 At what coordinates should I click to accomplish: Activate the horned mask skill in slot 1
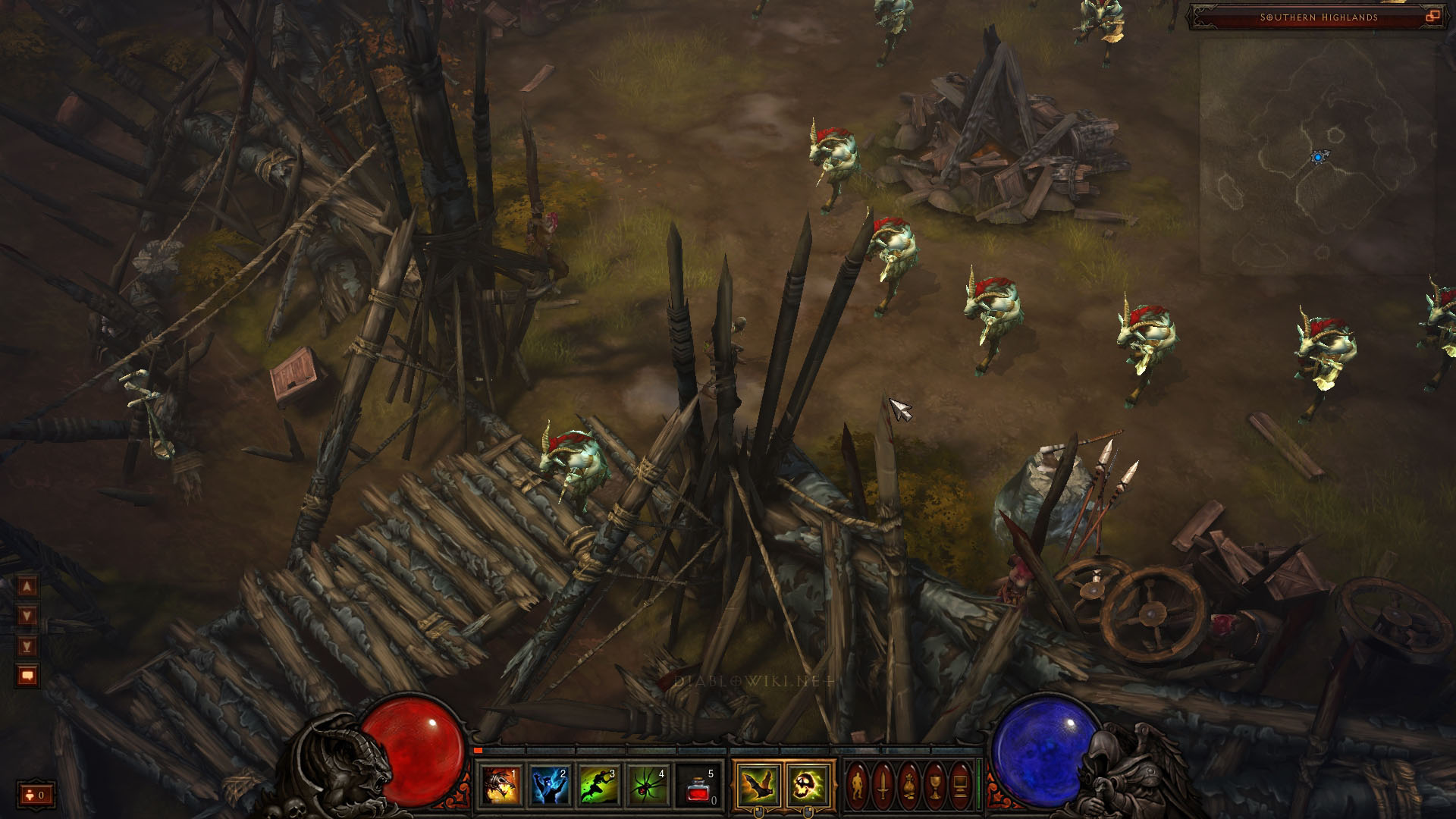coord(501,786)
